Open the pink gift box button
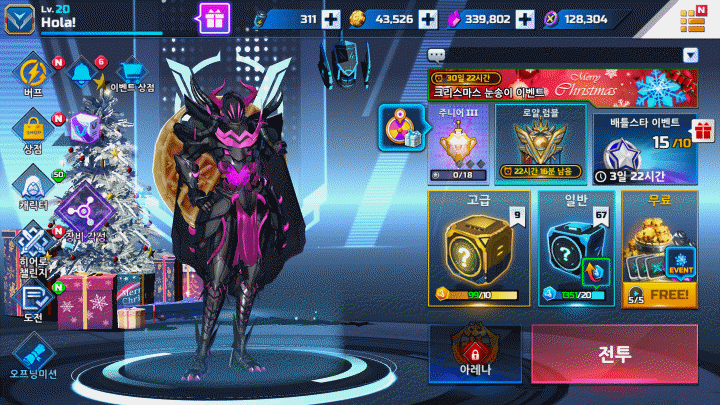Image resolution: width=720 pixels, height=405 pixels. coord(214,17)
